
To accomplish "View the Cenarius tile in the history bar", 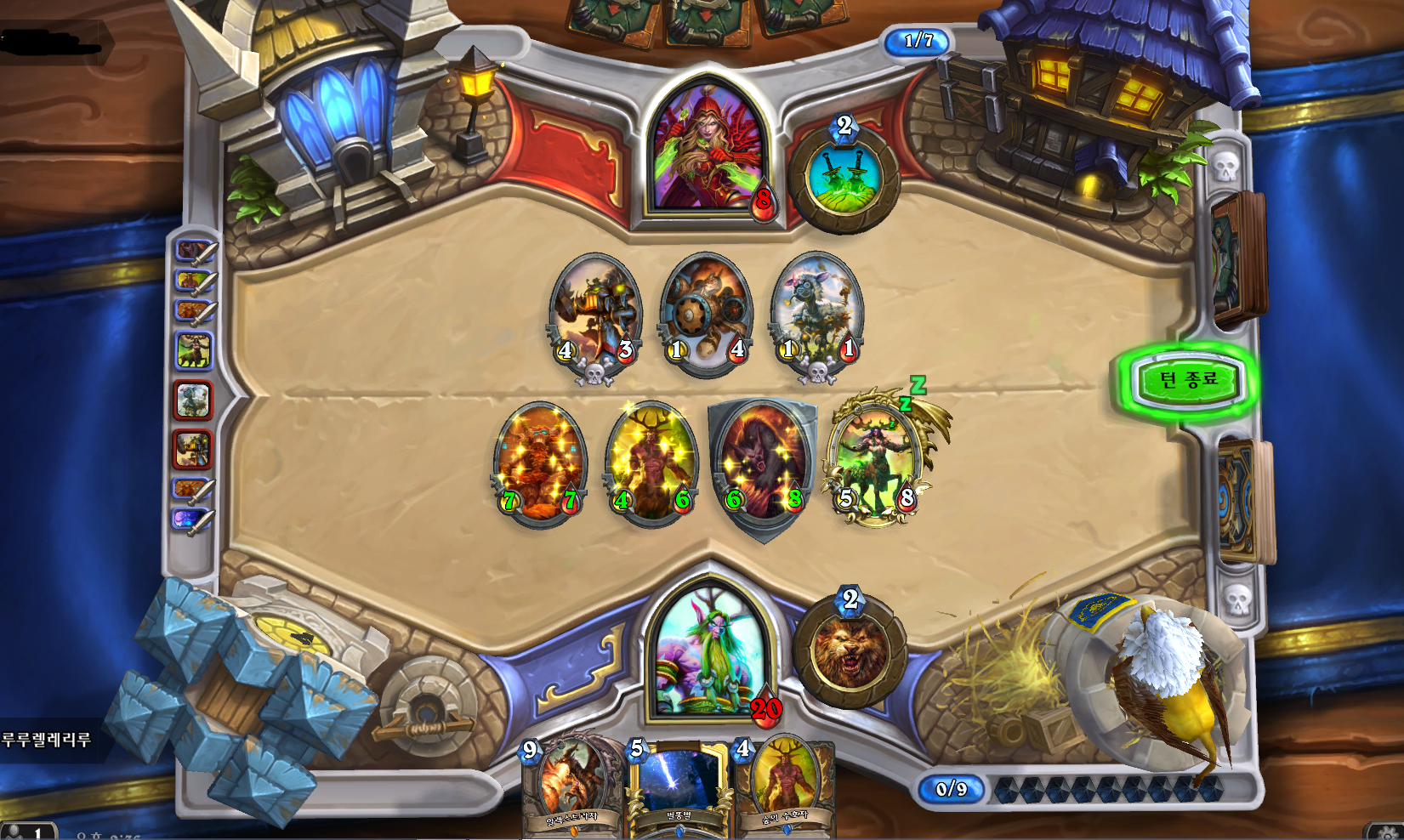I will (193, 349).
